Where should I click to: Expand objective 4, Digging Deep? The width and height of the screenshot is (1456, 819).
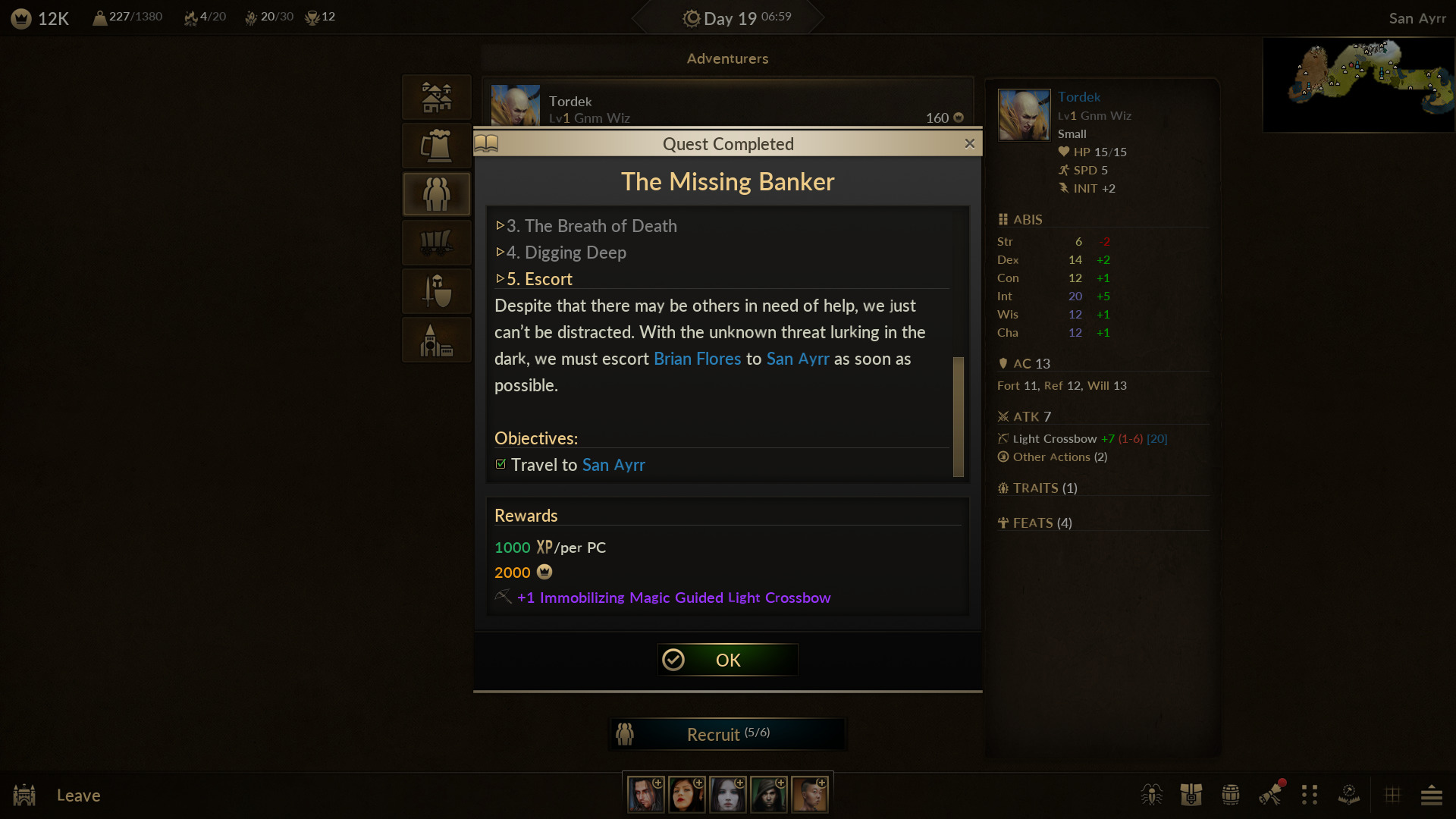pos(561,253)
